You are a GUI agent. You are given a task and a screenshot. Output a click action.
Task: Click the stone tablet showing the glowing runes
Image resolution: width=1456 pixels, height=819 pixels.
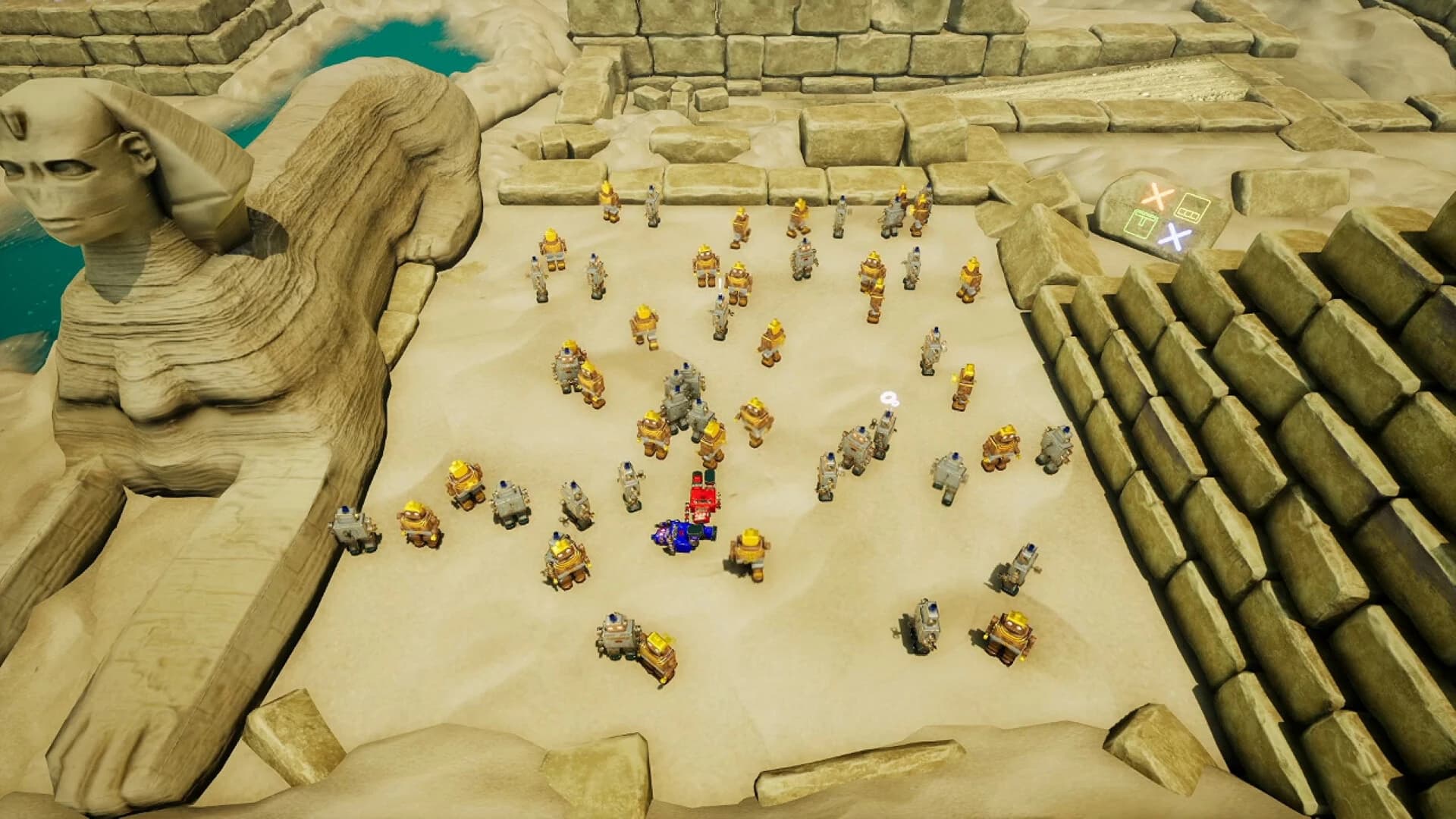point(1160,216)
